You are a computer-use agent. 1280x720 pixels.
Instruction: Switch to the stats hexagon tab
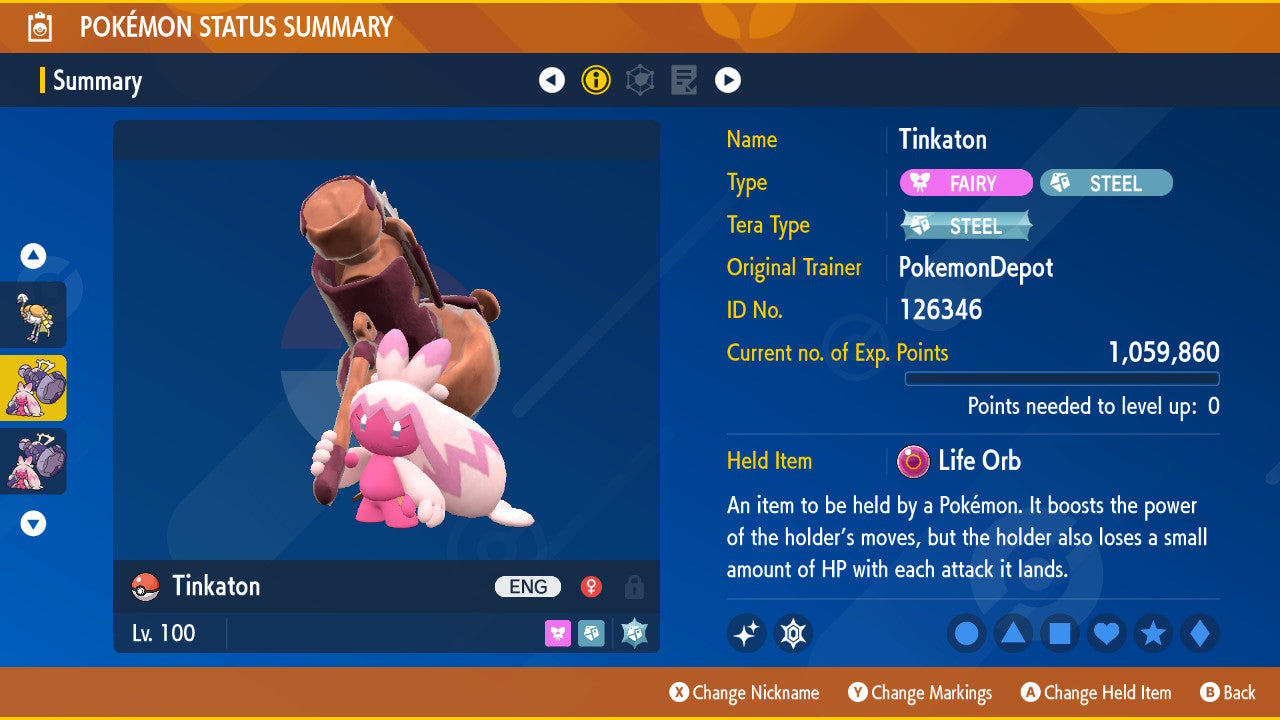click(640, 80)
